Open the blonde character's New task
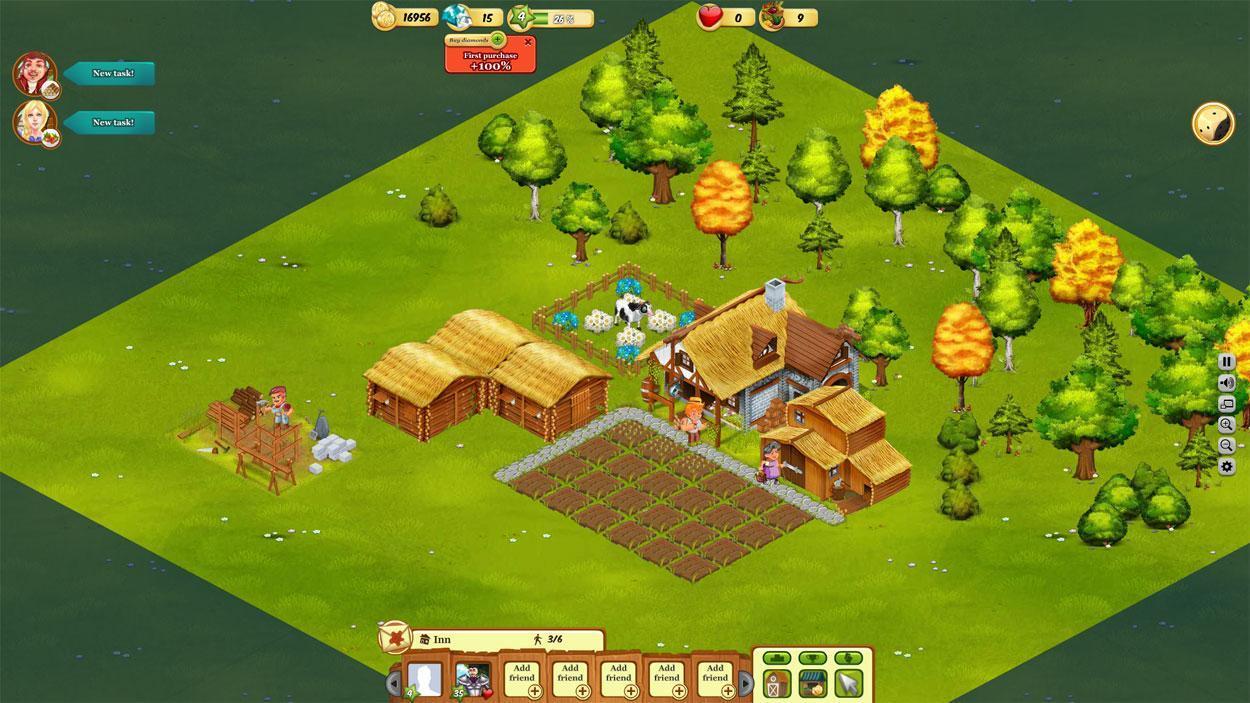This screenshot has height=703, width=1250. click(110, 122)
